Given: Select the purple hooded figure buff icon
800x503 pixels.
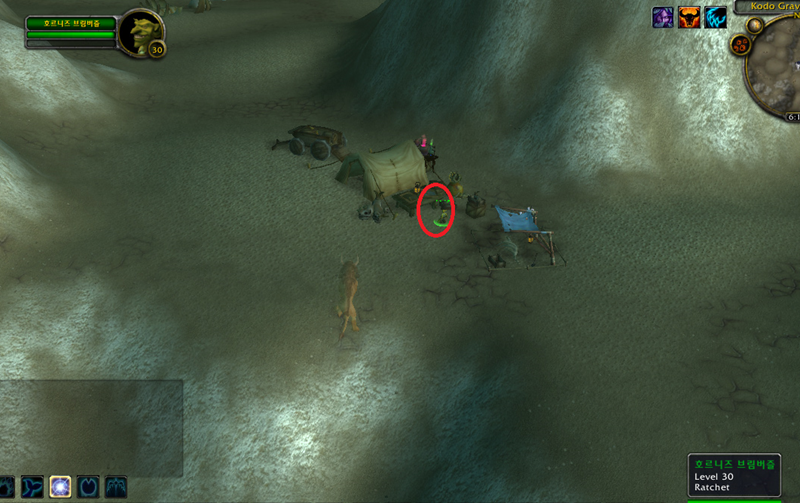Looking at the screenshot, I should [663, 17].
